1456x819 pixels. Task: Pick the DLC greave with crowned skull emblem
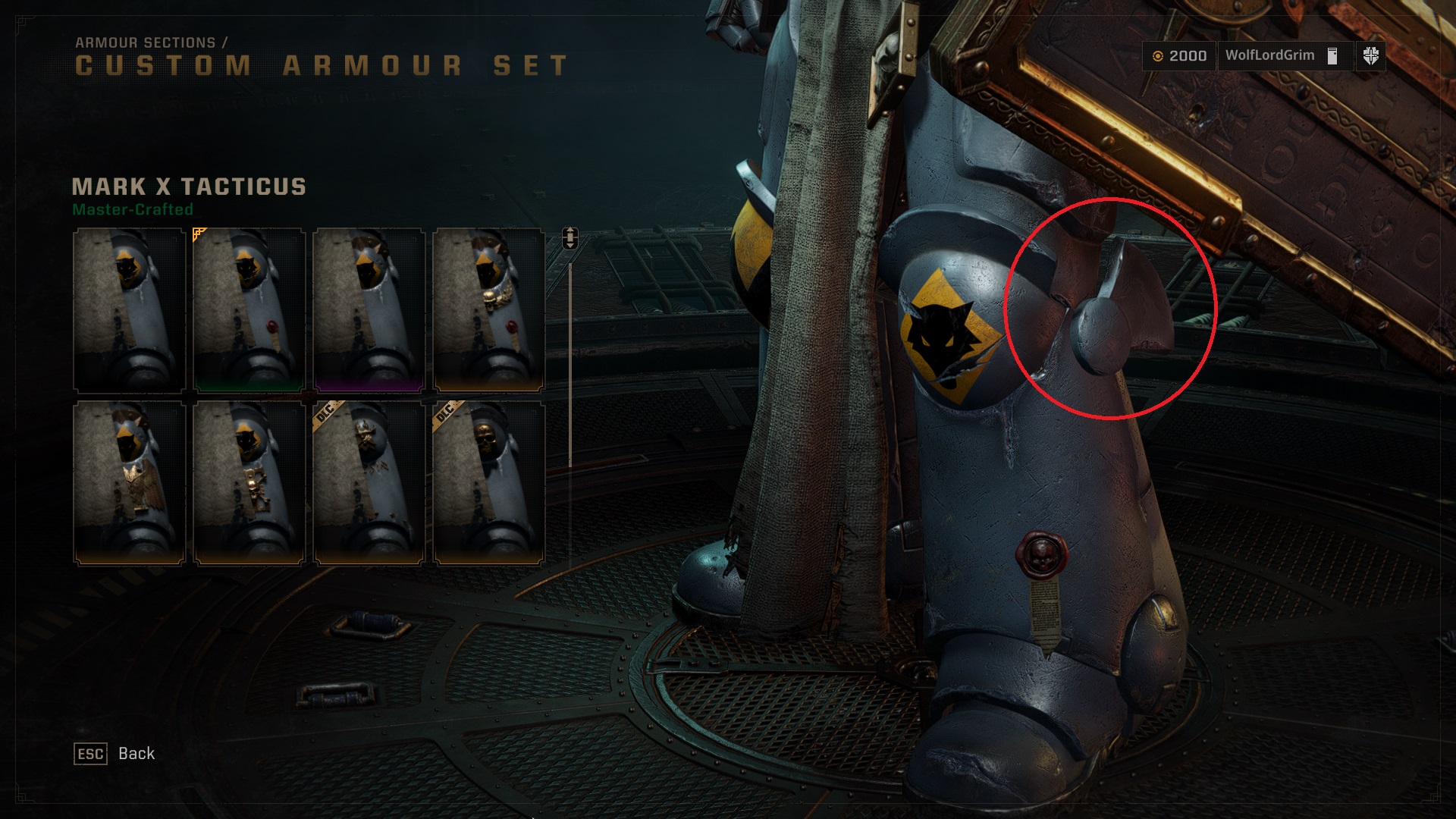369,483
